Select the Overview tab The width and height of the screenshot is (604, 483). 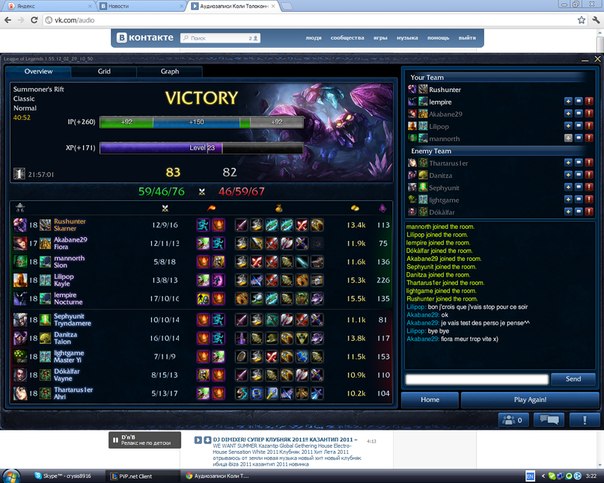pos(38,72)
